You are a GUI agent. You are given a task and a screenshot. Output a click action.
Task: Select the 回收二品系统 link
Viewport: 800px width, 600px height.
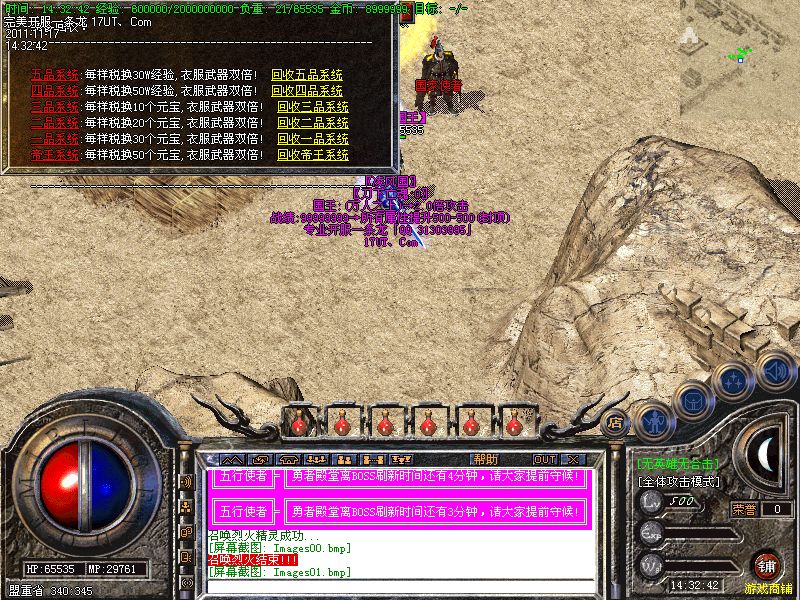click(313, 123)
